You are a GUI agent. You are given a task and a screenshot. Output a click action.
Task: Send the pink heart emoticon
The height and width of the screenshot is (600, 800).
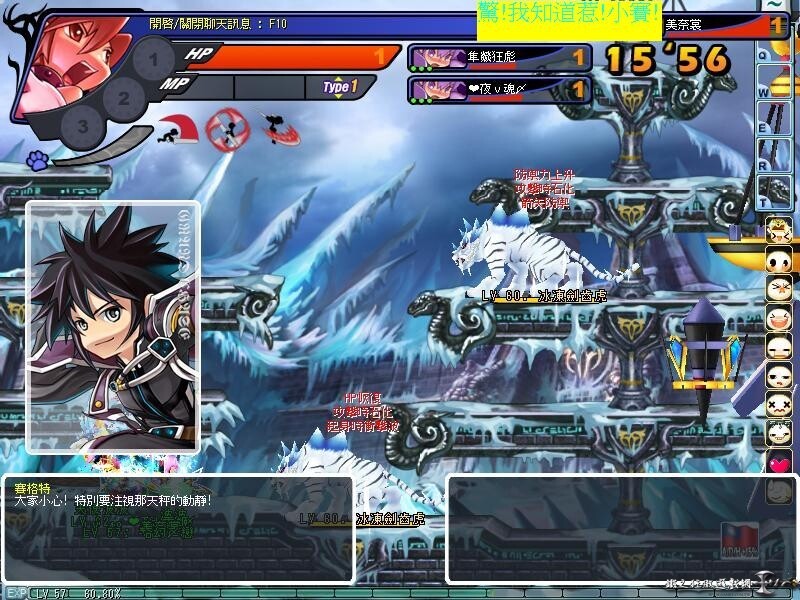point(779,462)
